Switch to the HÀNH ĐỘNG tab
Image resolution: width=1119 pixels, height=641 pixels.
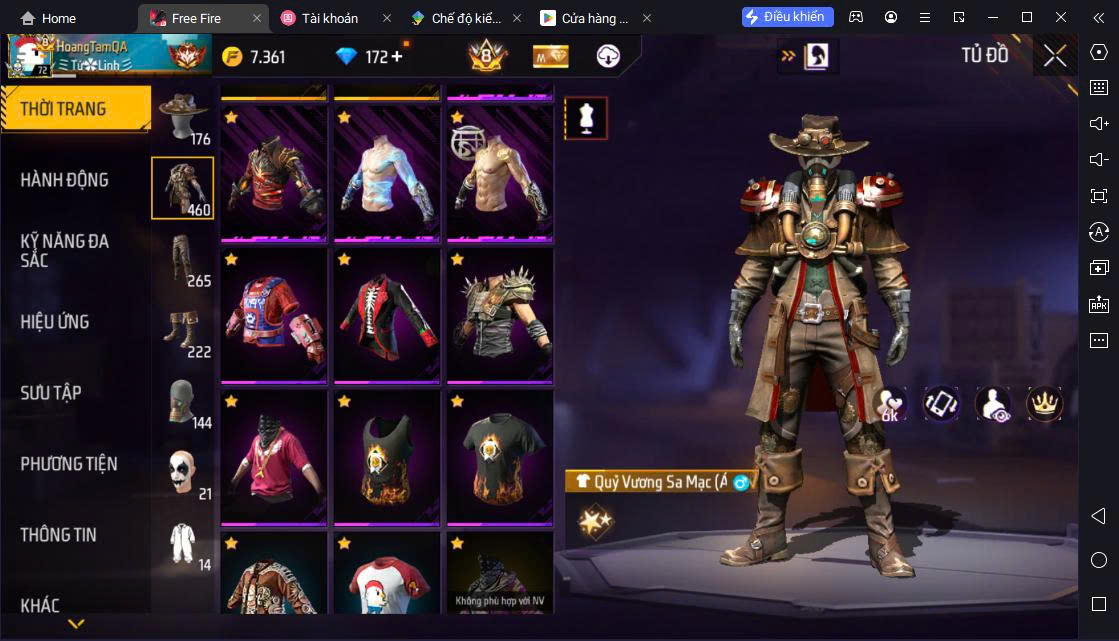[x=65, y=180]
